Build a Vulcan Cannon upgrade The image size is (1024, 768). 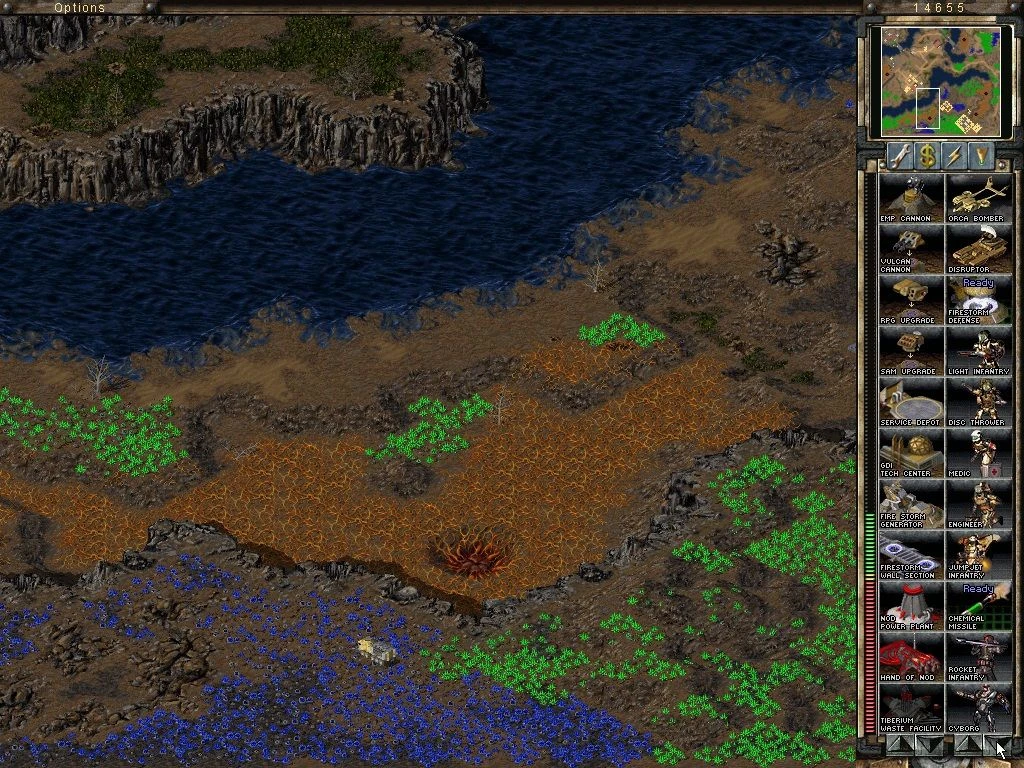pyautogui.click(x=910, y=249)
